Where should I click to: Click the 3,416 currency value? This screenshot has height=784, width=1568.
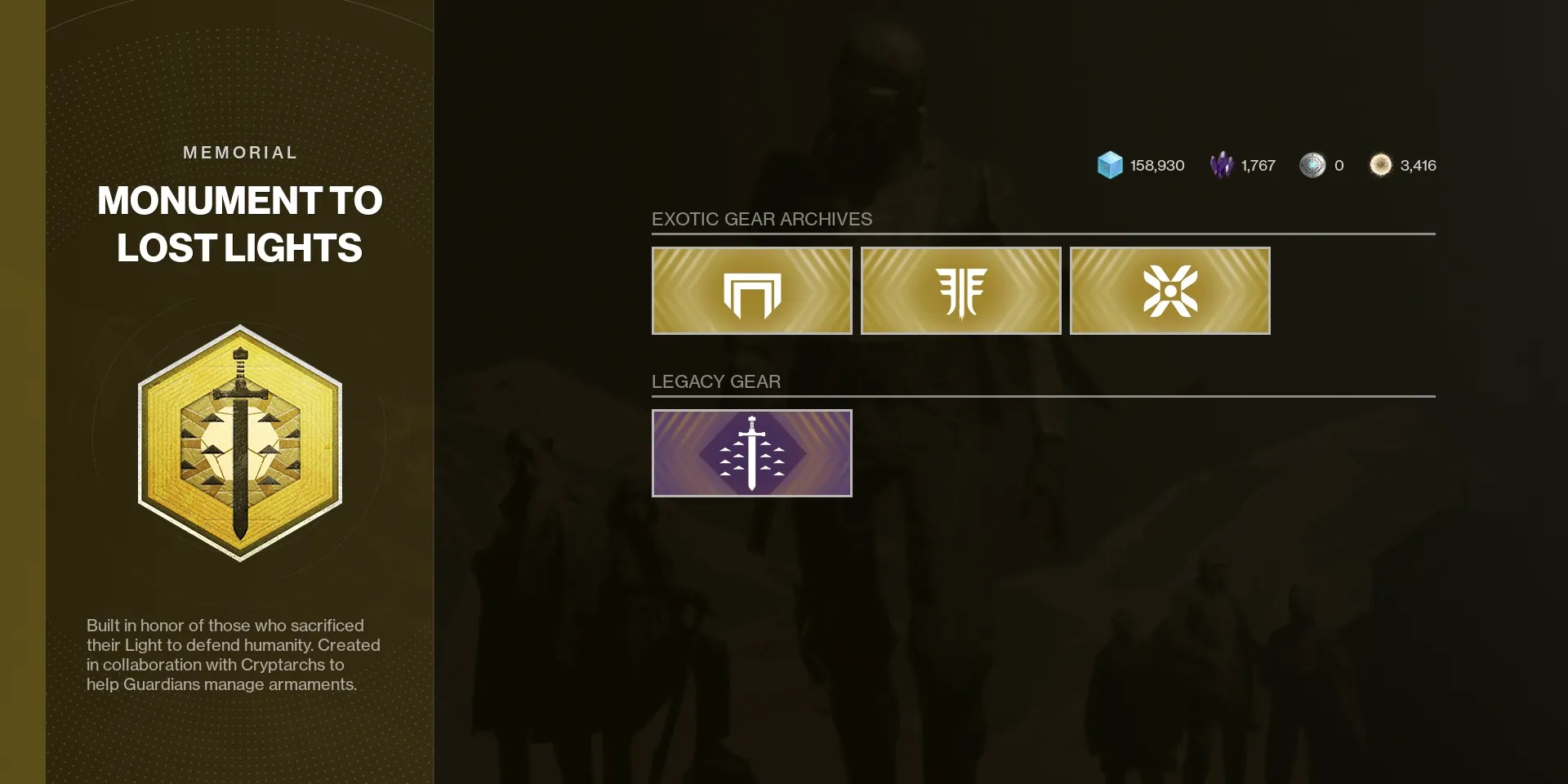(x=1418, y=165)
